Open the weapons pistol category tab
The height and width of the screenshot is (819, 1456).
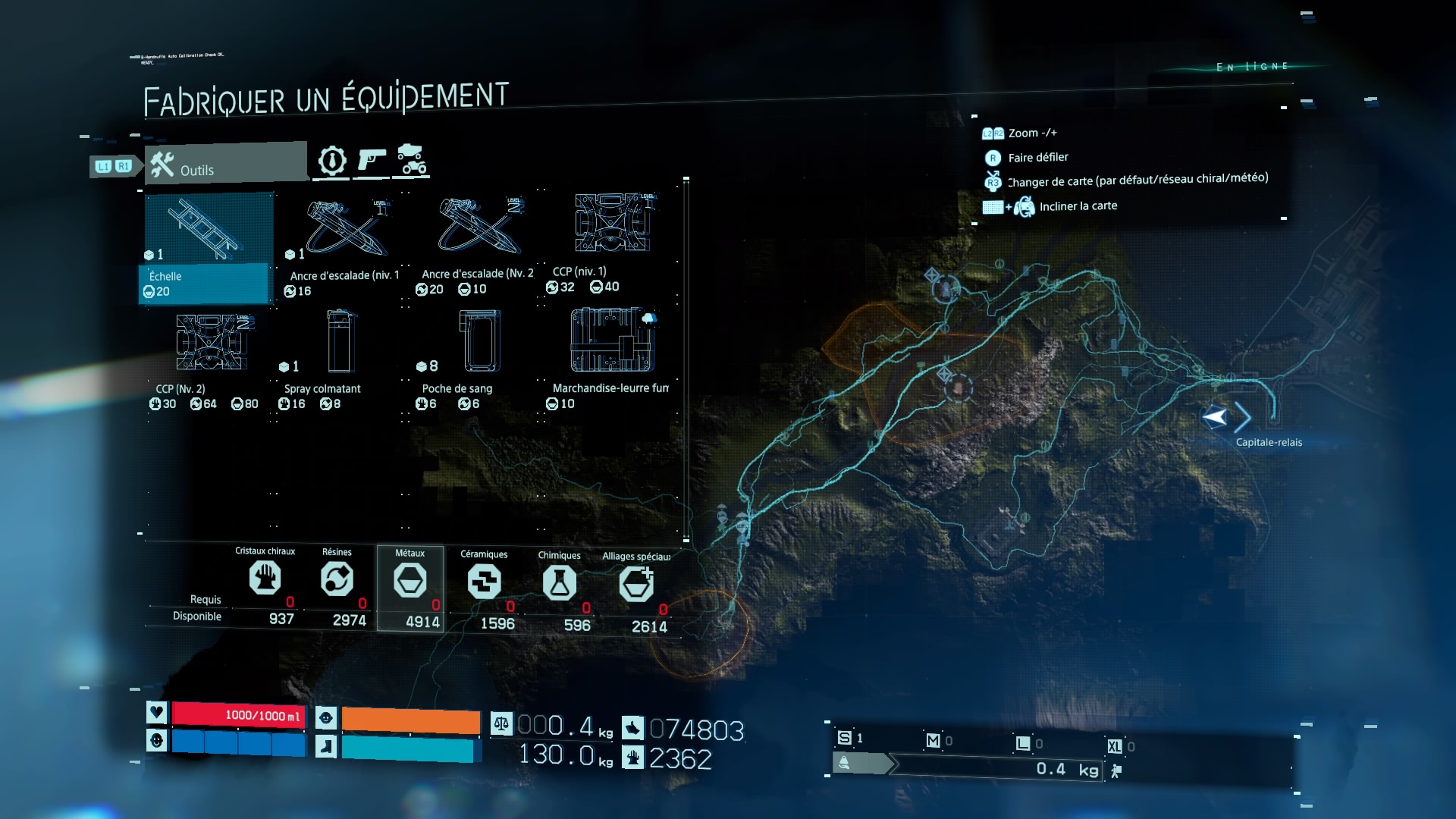[x=372, y=161]
